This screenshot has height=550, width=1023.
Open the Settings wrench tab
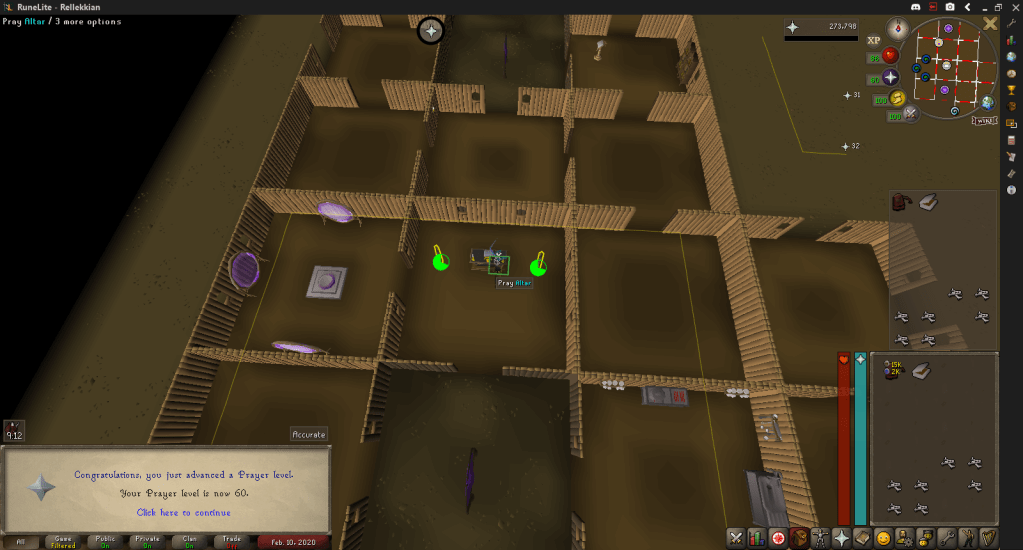click(947, 538)
